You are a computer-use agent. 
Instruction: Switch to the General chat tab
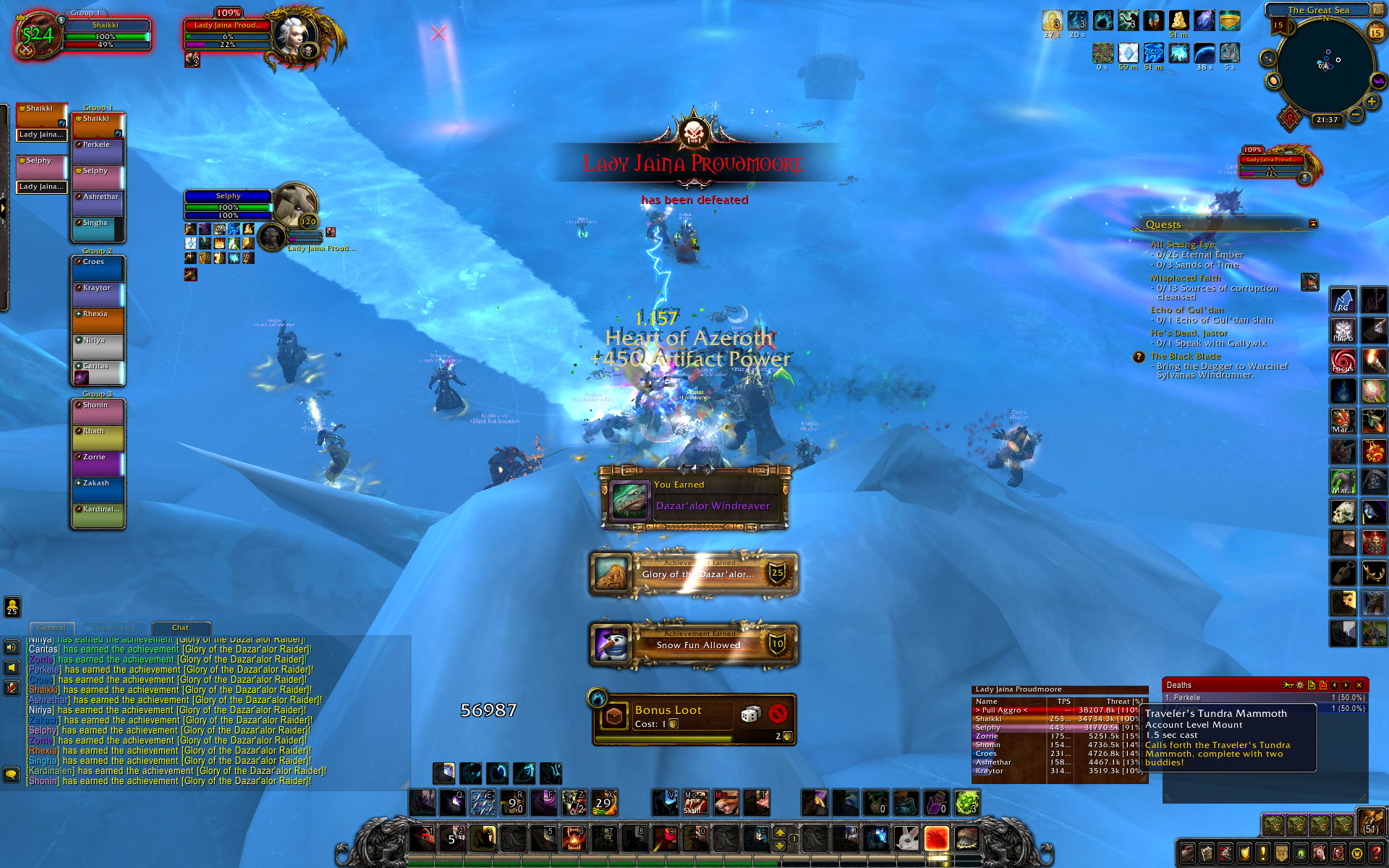(52, 628)
